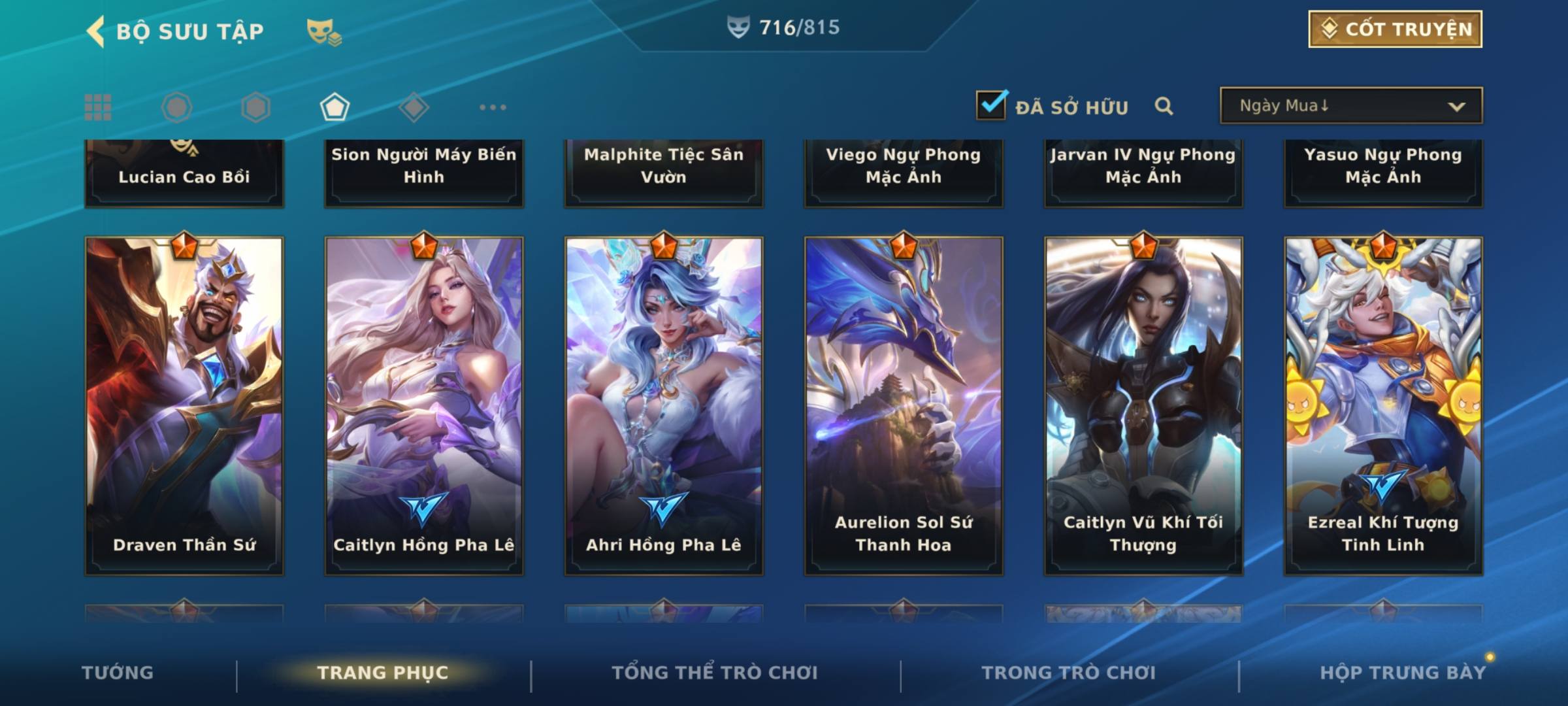Open the skin search magnifier
Image resolution: width=1568 pixels, height=706 pixels.
click(x=1164, y=106)
